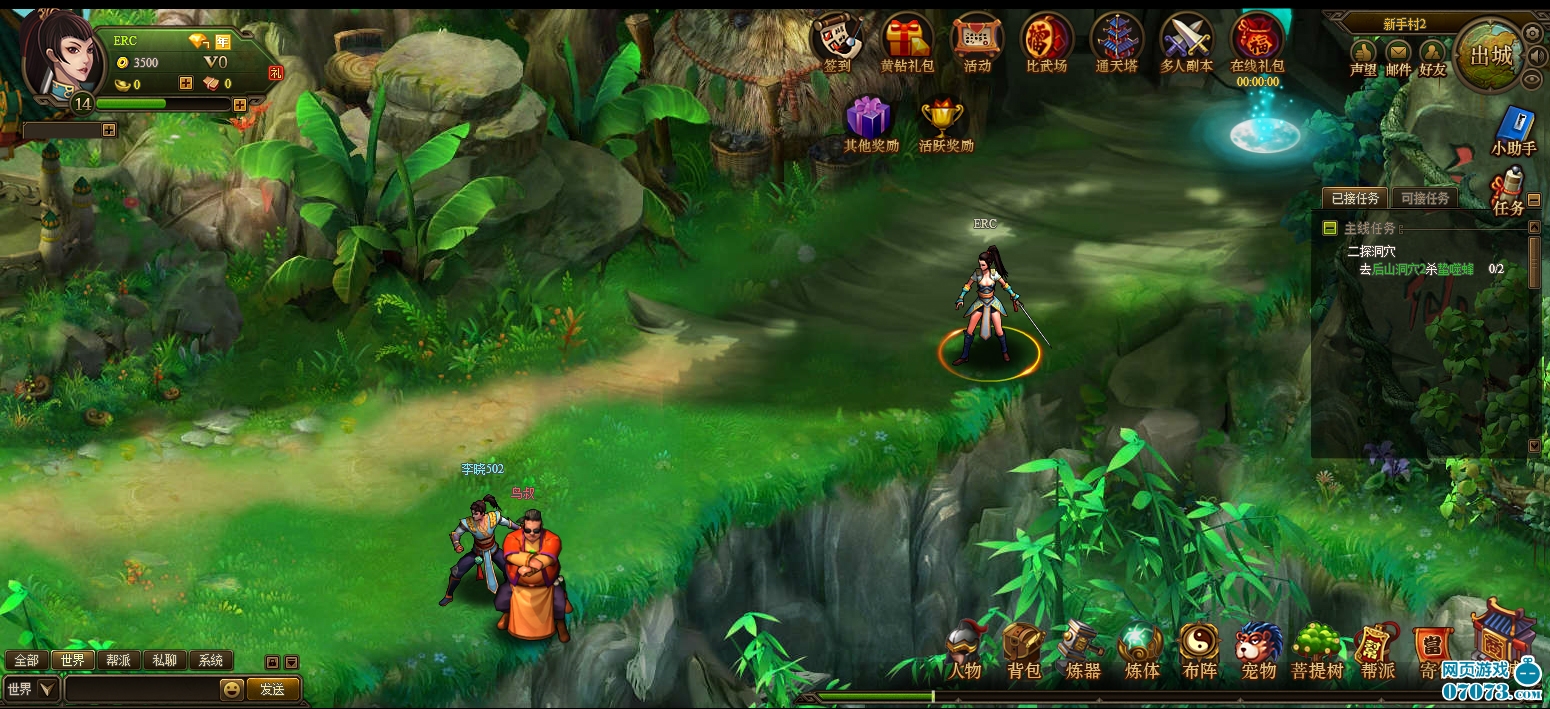Collect the 在线礼包 online gift

click(x=1257, y=40)
